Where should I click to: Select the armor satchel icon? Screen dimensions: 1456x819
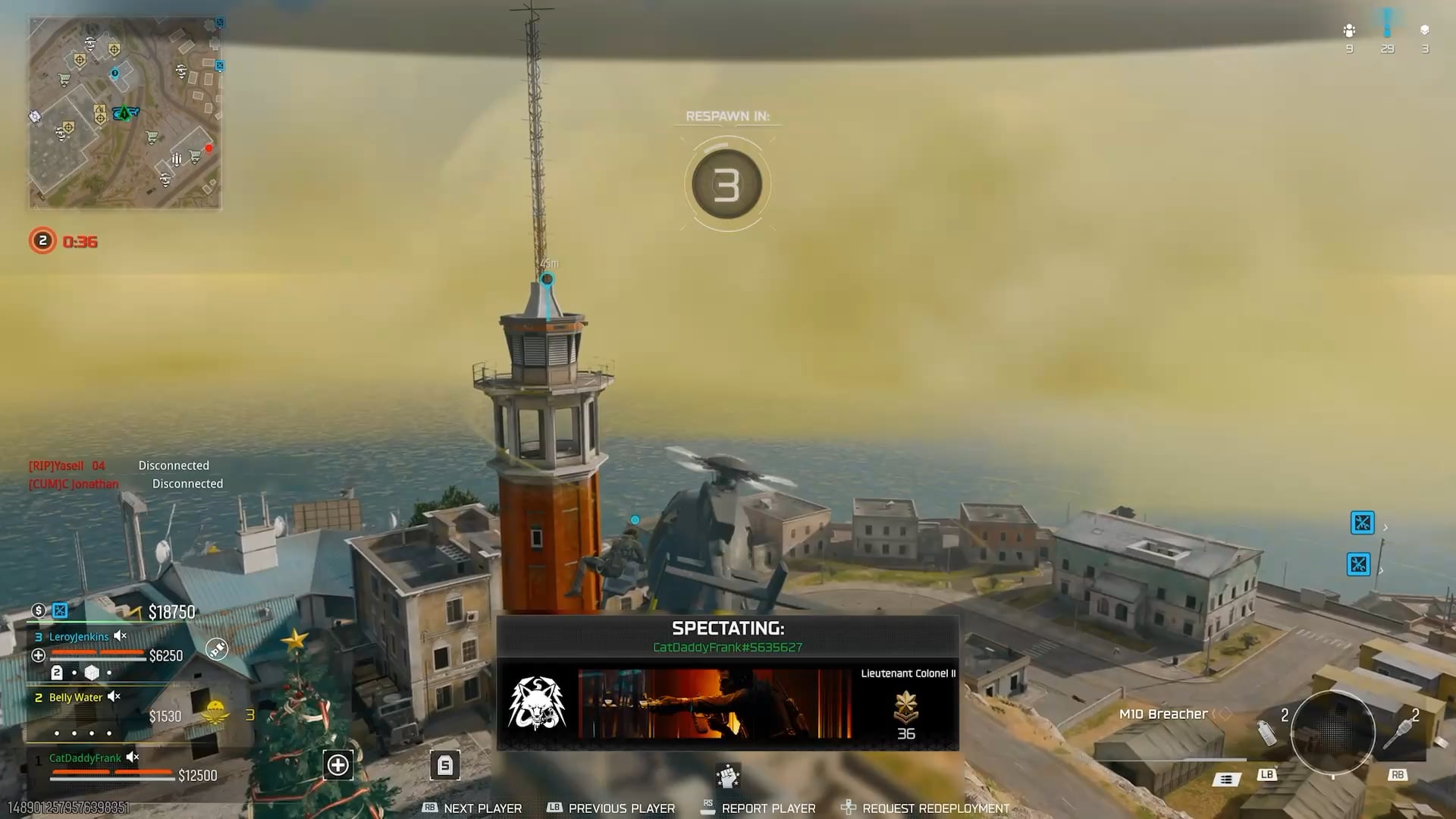[x=445, y=765]
